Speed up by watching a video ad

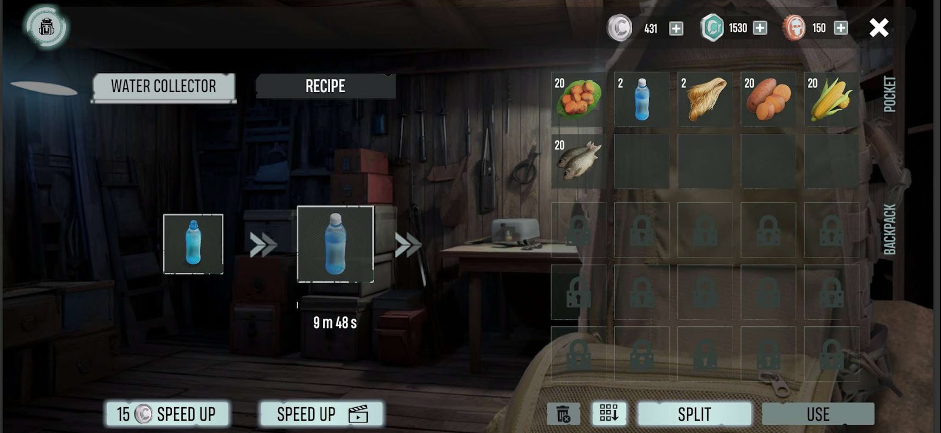click(321, 414)
